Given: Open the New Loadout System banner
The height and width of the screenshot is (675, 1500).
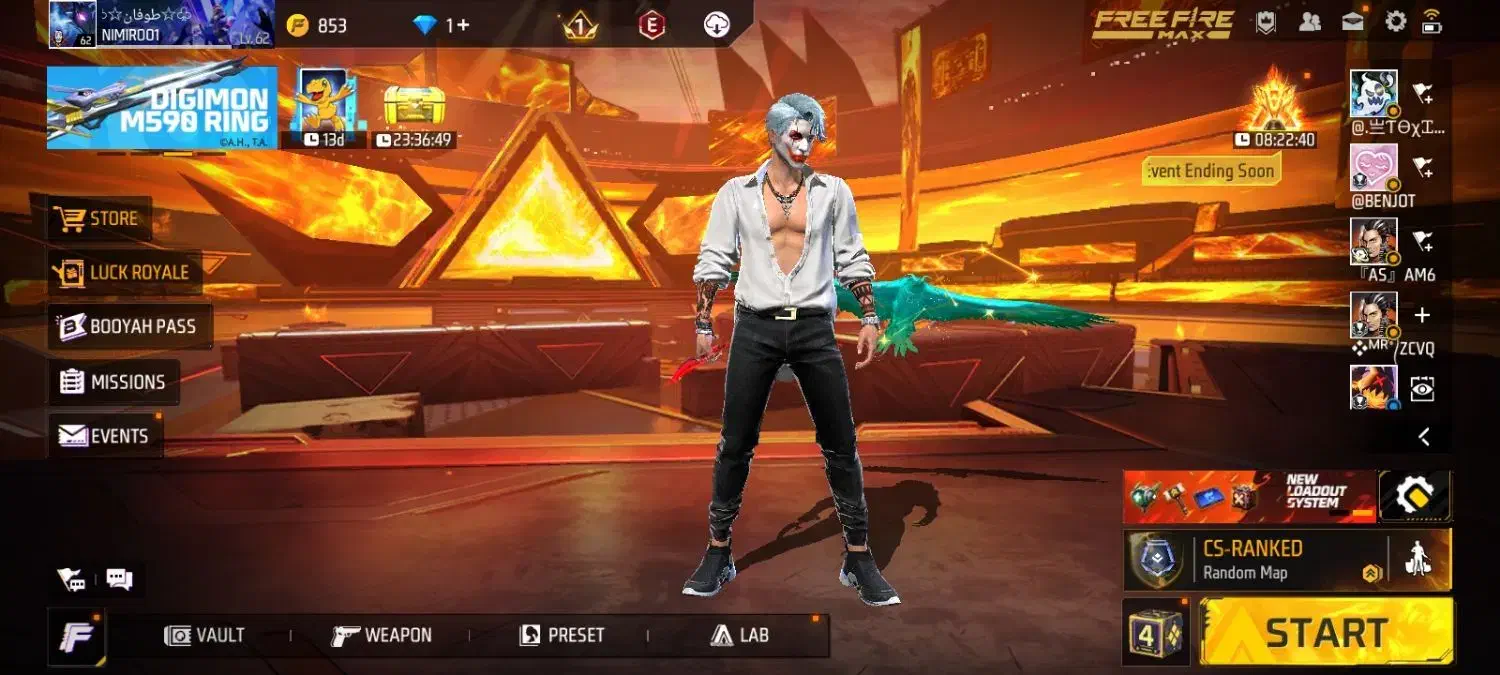Looking at the screenshot, I should pos(1249,497).
